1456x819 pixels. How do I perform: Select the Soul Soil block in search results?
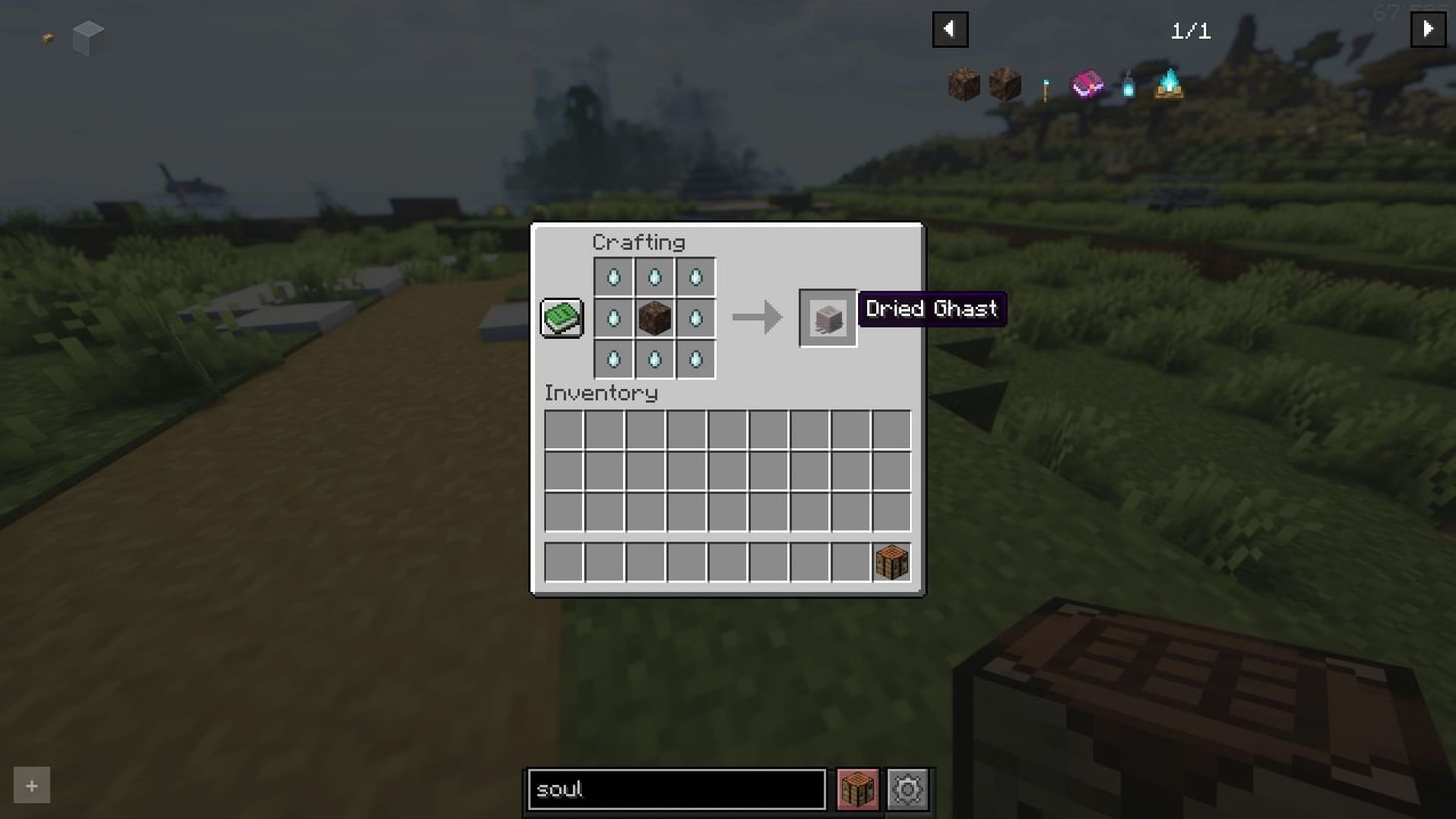coord(1005,85)
